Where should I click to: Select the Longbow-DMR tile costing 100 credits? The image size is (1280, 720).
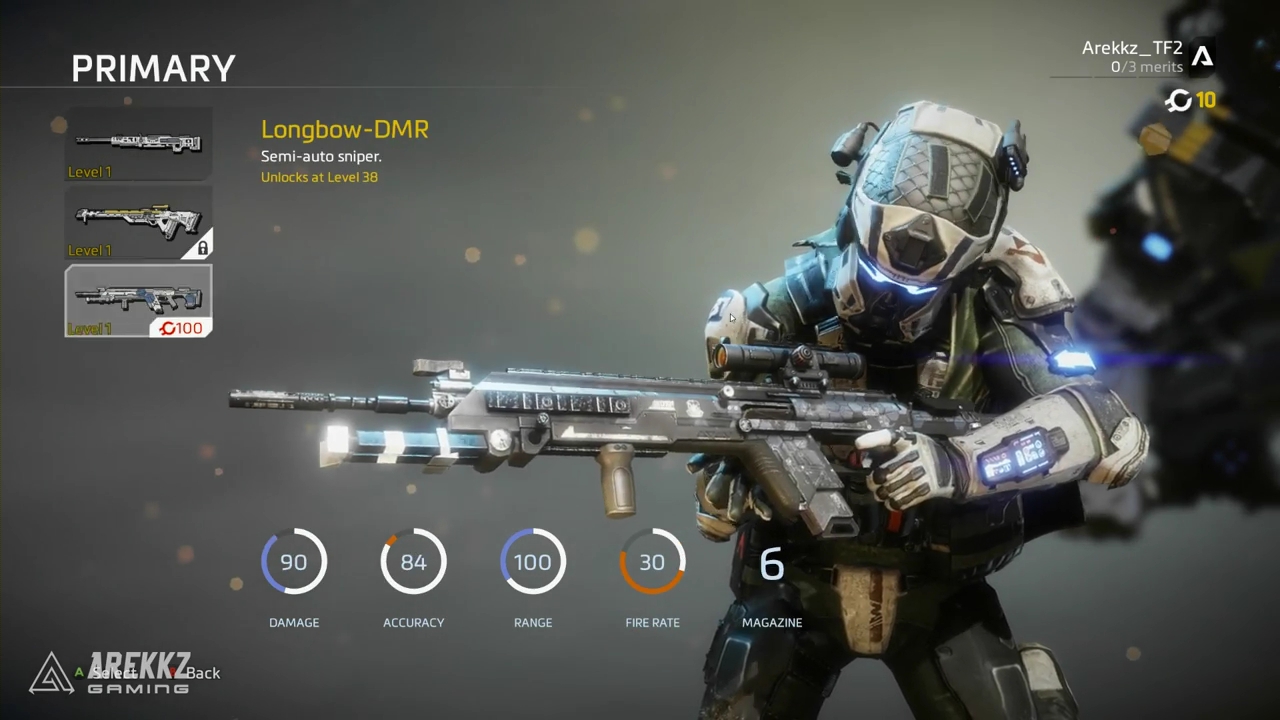point(138,300)
